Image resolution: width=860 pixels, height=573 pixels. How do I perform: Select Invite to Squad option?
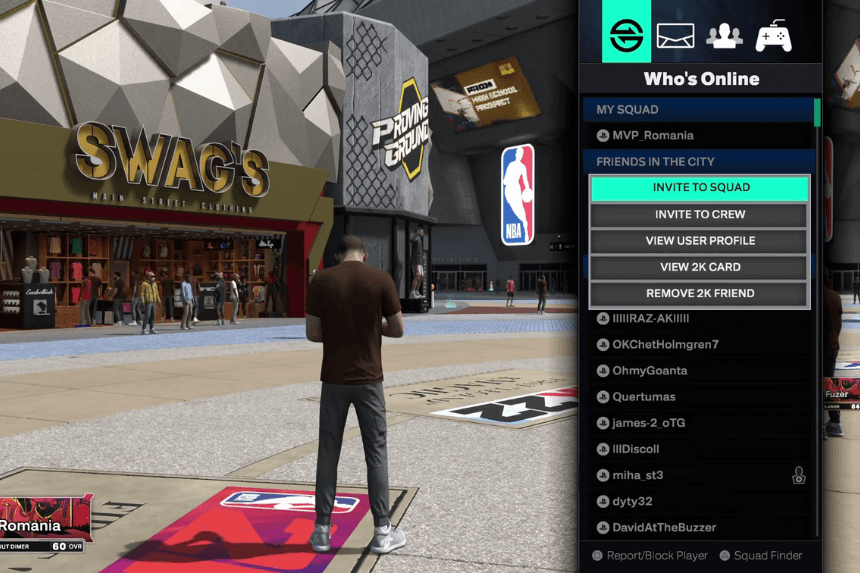click(700, 188)
